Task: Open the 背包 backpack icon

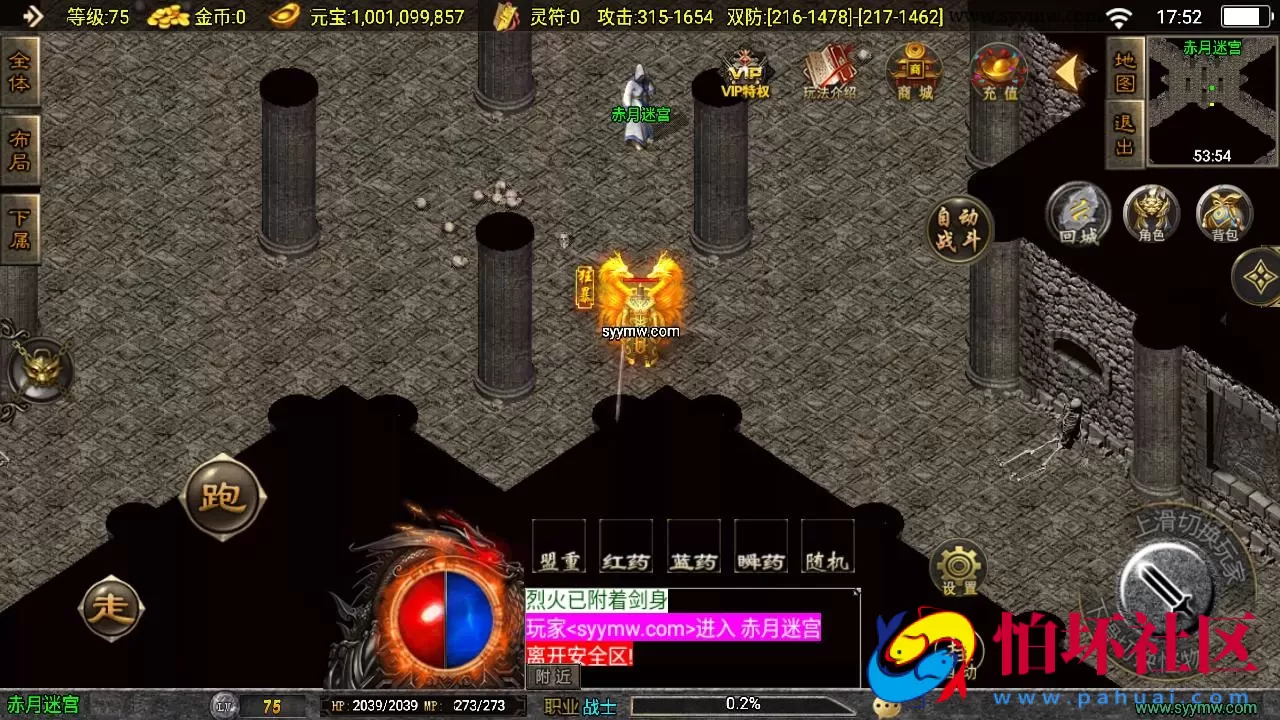Action: (1224, 215)
